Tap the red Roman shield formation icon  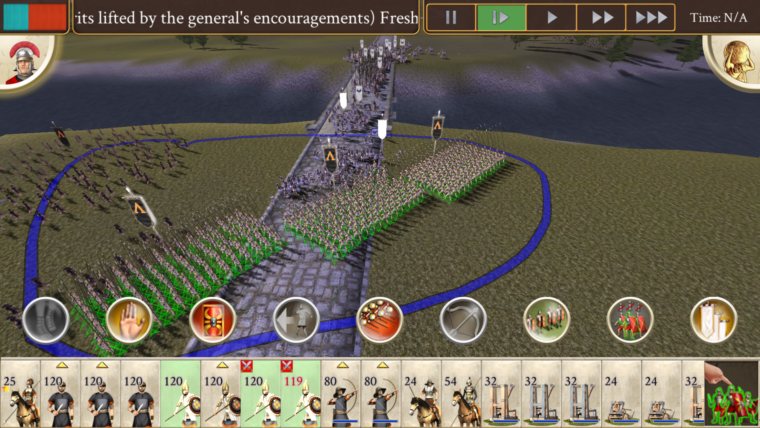212,320
